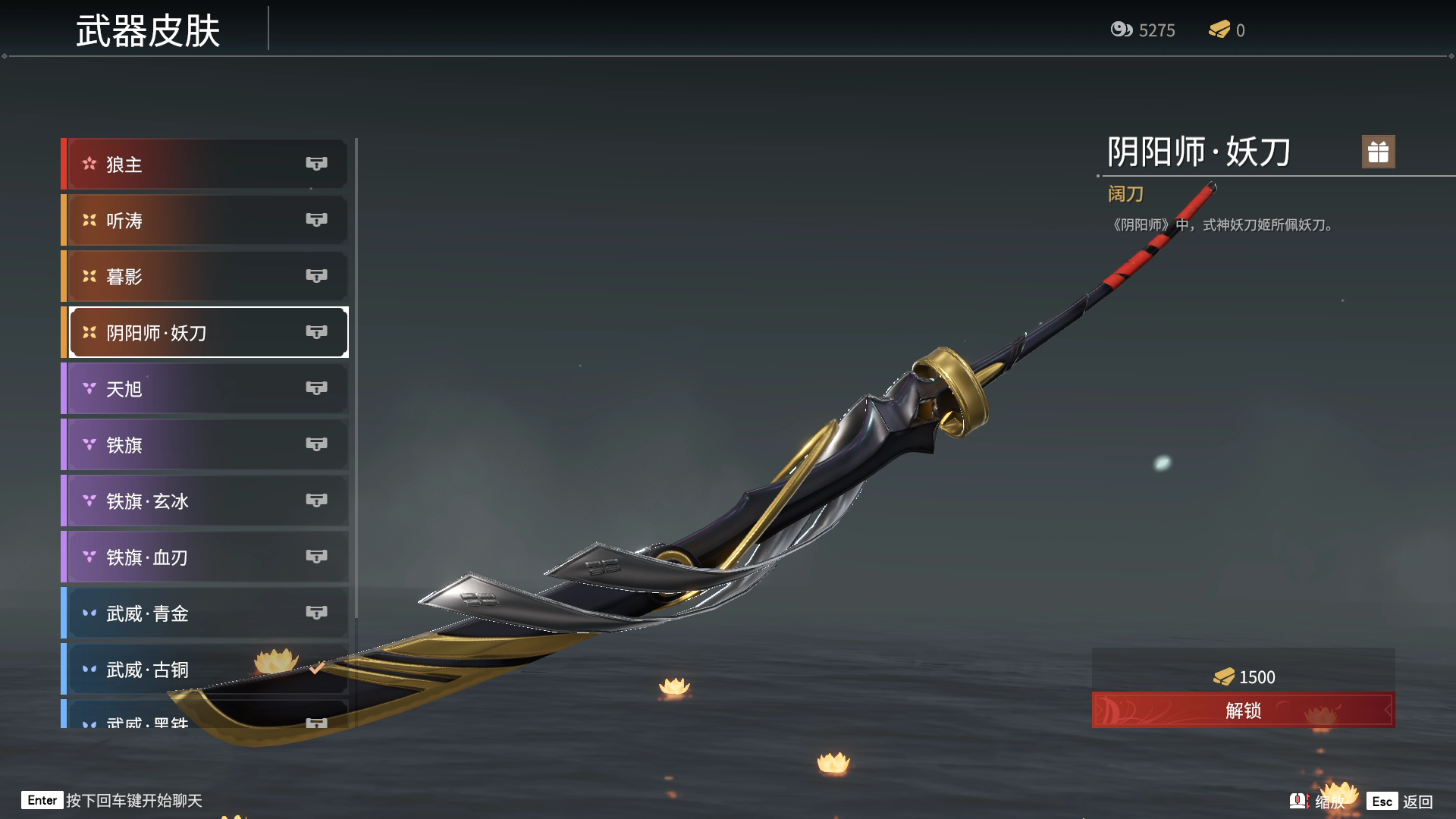The height and width of the screenshot is (819, 1456).
Task: Select the 铁旗·血刃 skin
Action: (205, 557)
